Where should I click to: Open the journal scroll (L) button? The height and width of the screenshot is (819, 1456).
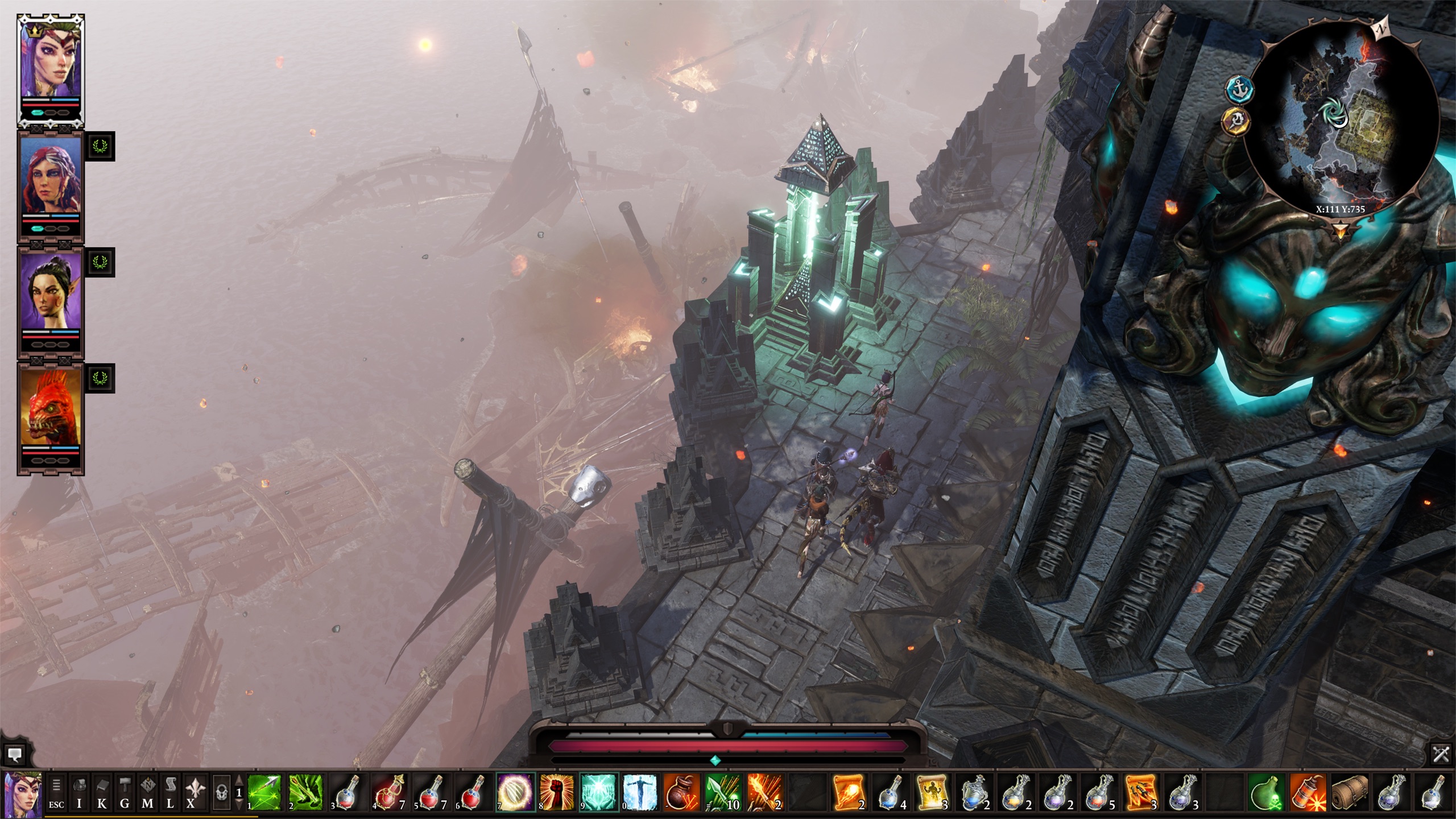coord(170,792)
